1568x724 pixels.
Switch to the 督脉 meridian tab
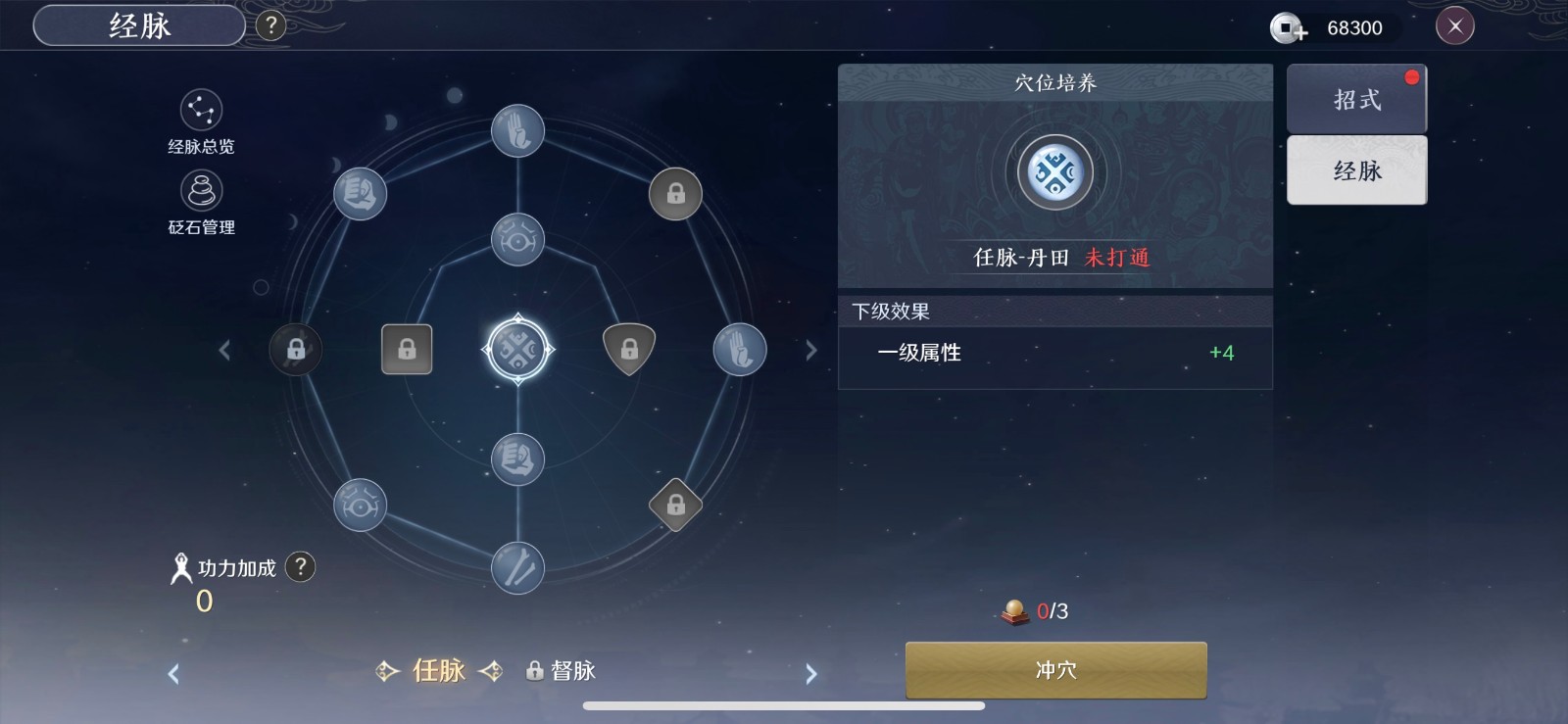pyautogui.click(x=564, y=672)
